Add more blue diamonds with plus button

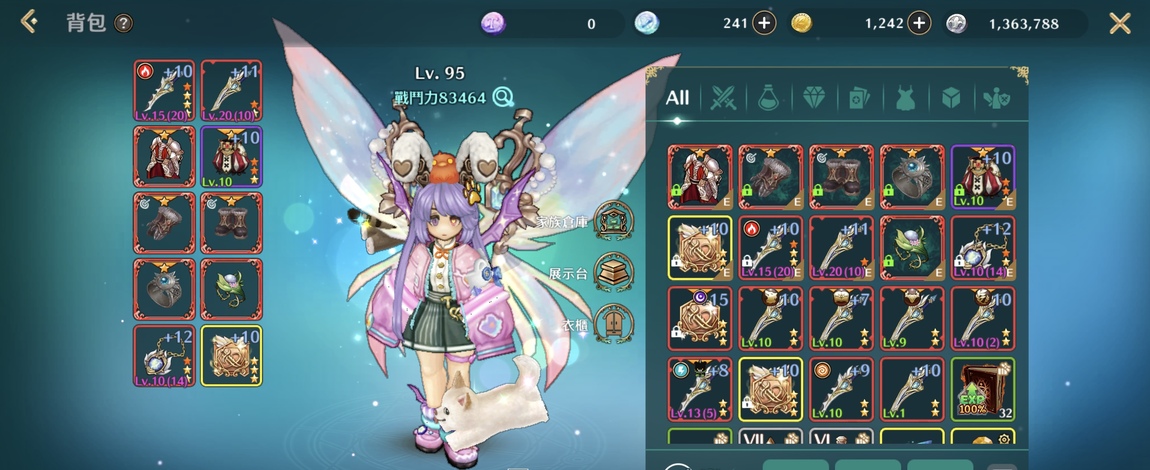pyautogui.click(x=764, y=23)
